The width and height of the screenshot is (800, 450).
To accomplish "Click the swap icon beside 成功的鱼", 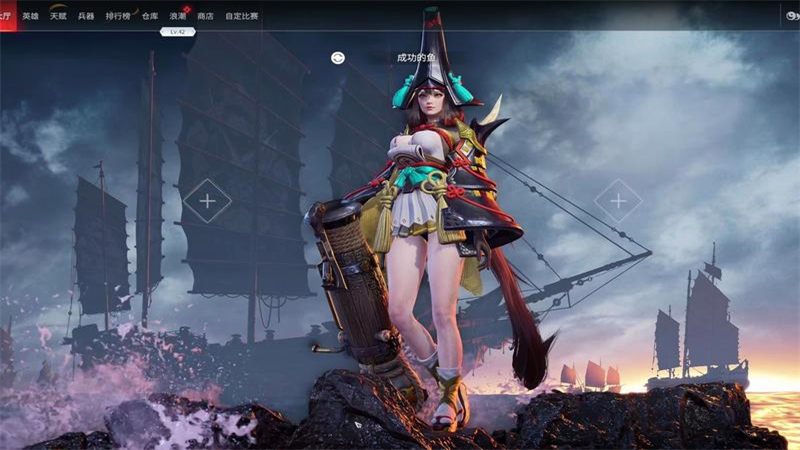I will coord(338,58).
